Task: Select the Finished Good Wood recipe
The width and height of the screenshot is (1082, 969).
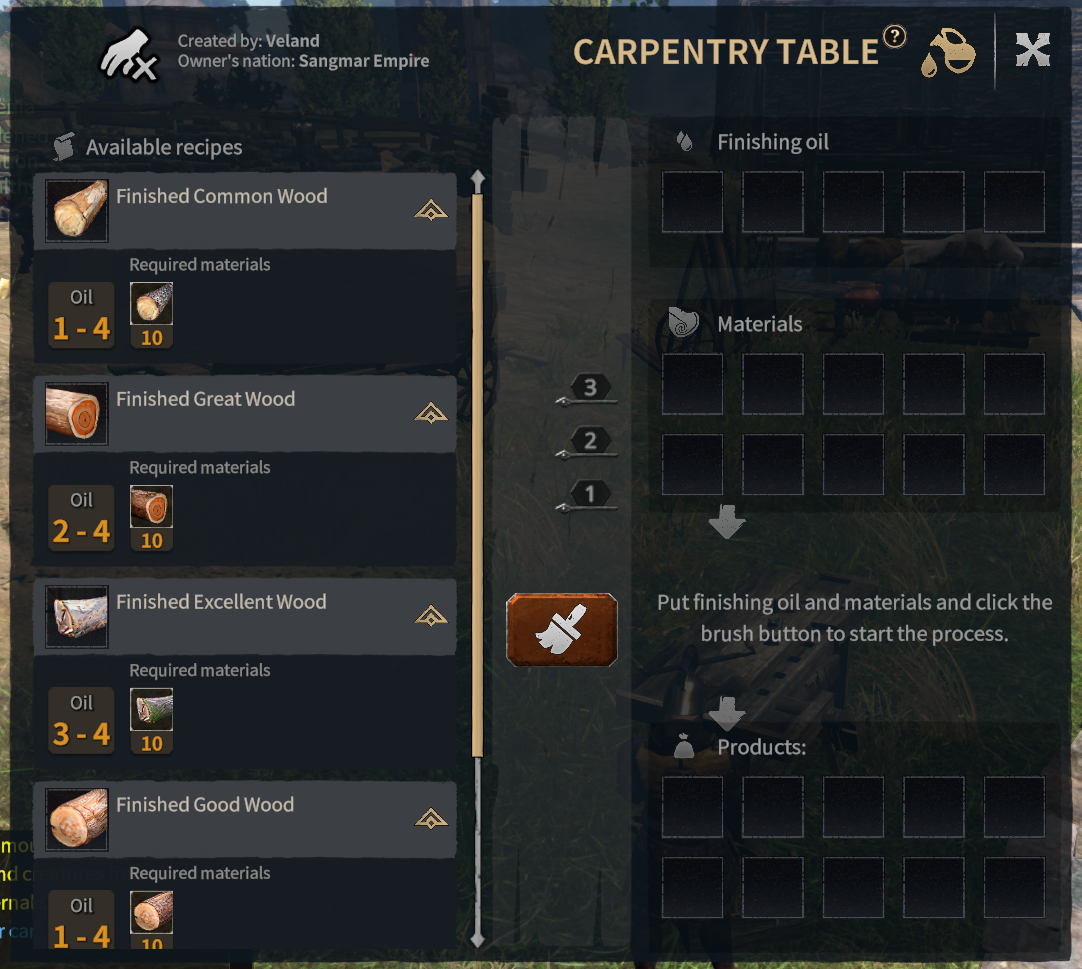Action: point(205,806)
